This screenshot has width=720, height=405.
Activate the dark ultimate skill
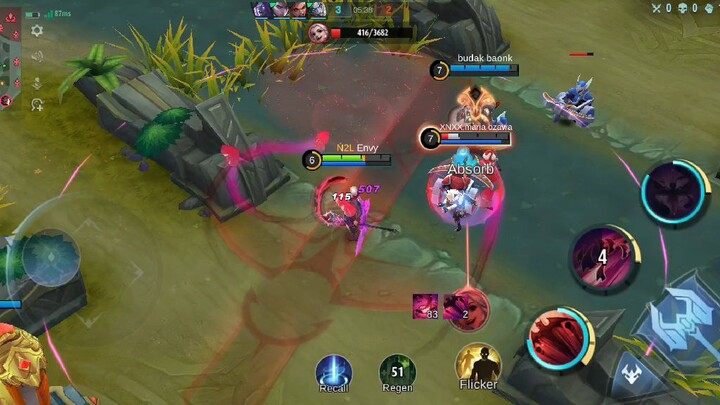tap(675, 193)
